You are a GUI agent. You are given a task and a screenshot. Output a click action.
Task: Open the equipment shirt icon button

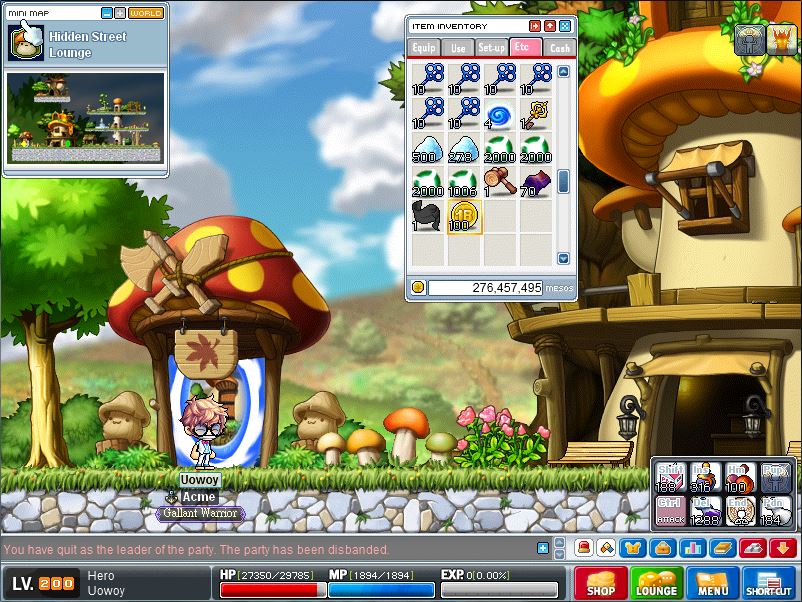click(632, 548)
